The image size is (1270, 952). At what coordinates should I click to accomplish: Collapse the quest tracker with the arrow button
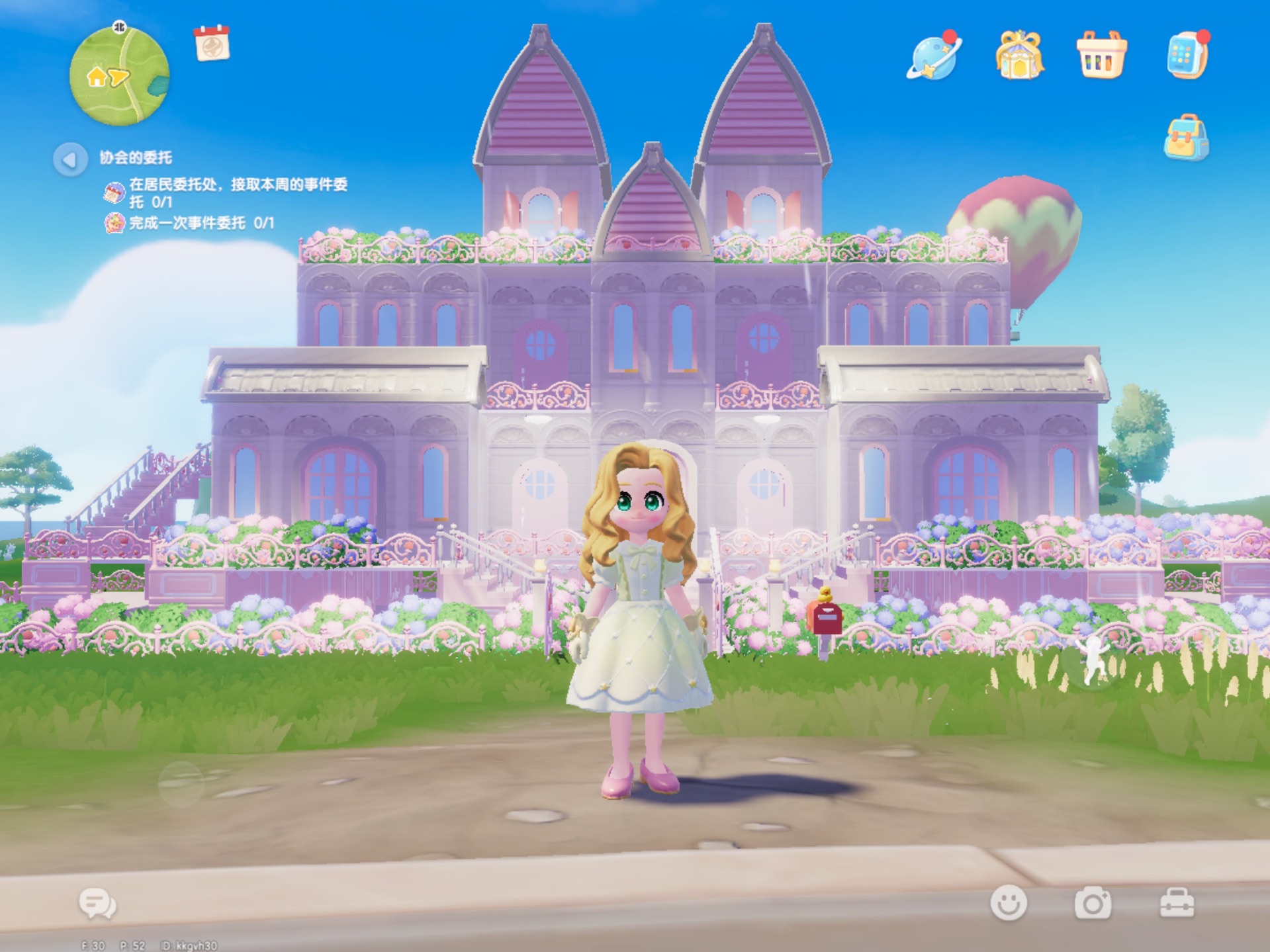coord(69,159)
